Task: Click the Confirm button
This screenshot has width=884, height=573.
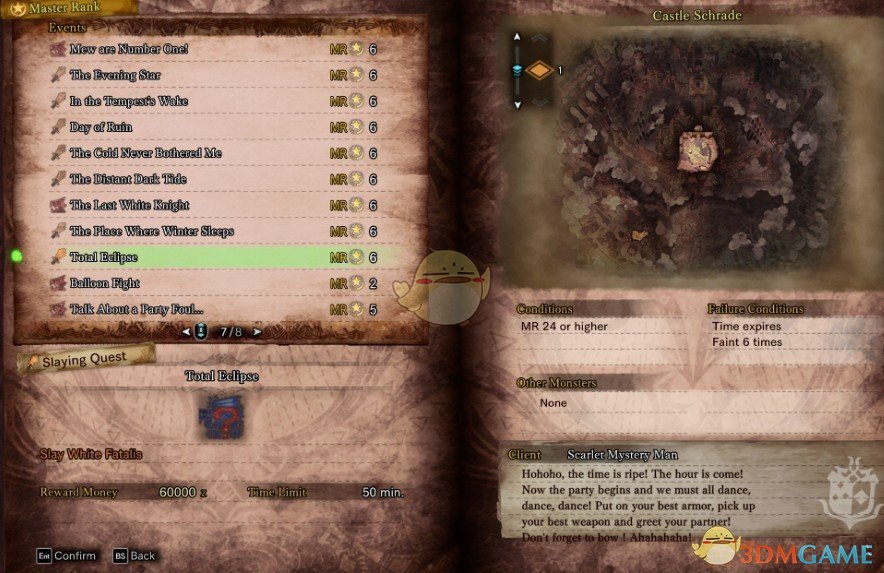Action: click(67, 555)
